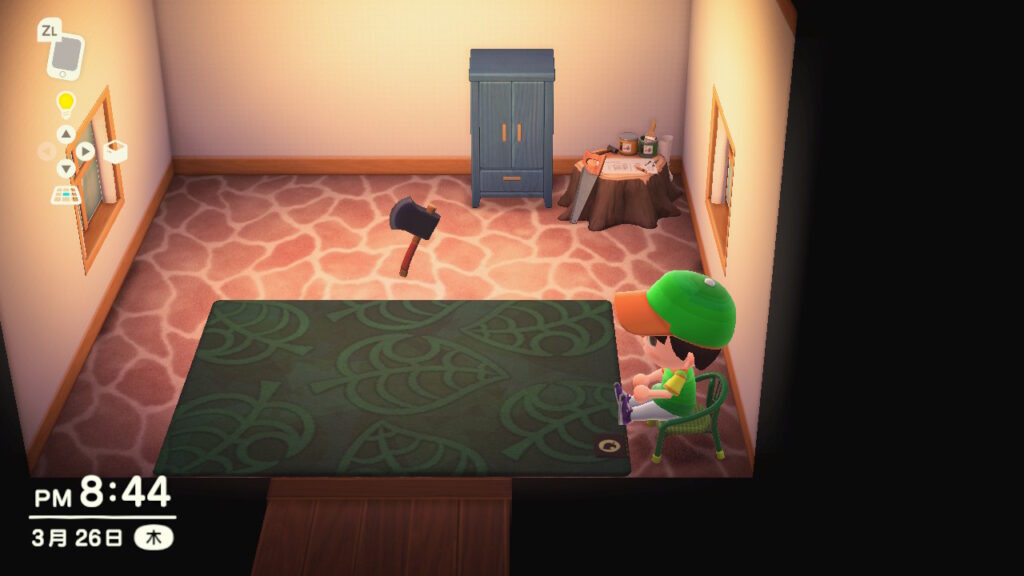The width and height of the screenshot is (1024, 576).
Task: Enter decorating mode via the grid icon
Action: (66, 194)
